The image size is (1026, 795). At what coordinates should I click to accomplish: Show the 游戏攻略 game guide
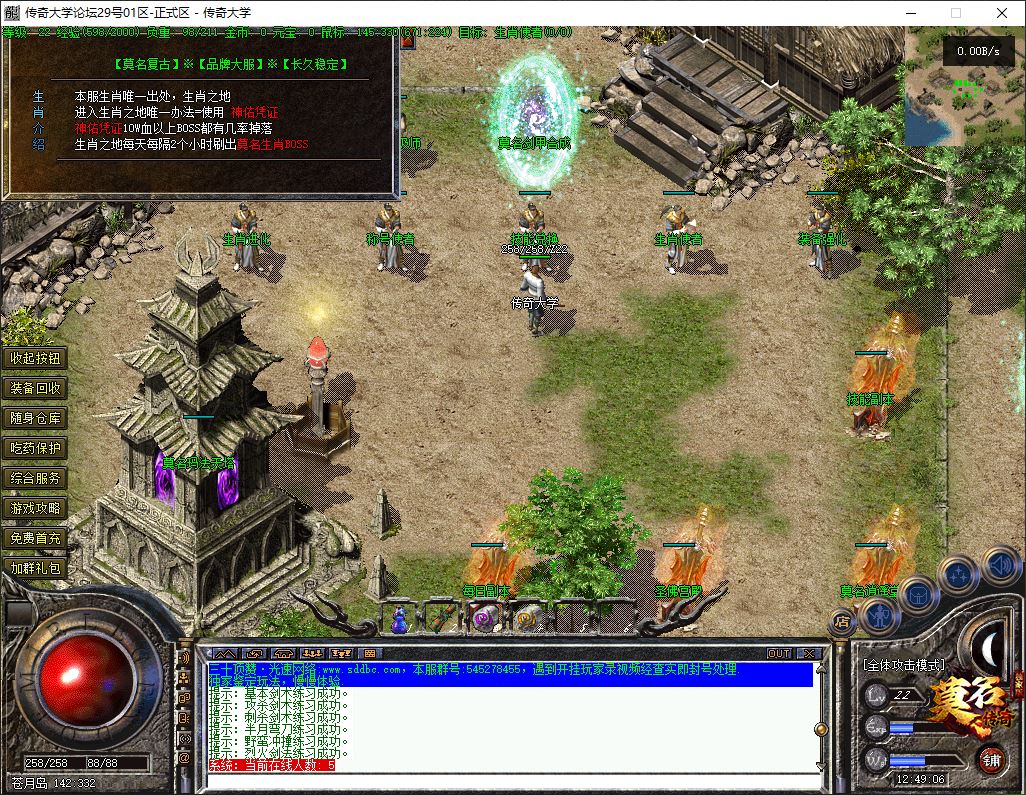36,508
